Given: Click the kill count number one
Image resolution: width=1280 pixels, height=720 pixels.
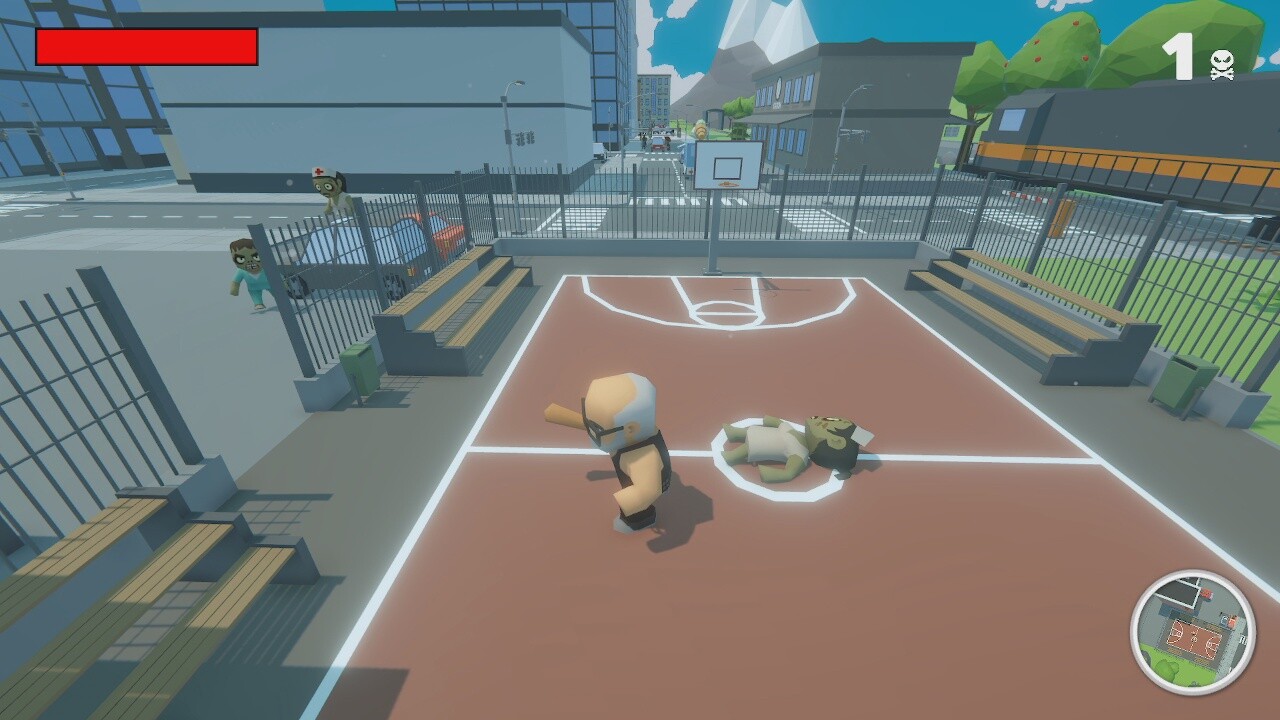Looking at the screenshot, I should pyautogui.click(x=1180, y=55).
